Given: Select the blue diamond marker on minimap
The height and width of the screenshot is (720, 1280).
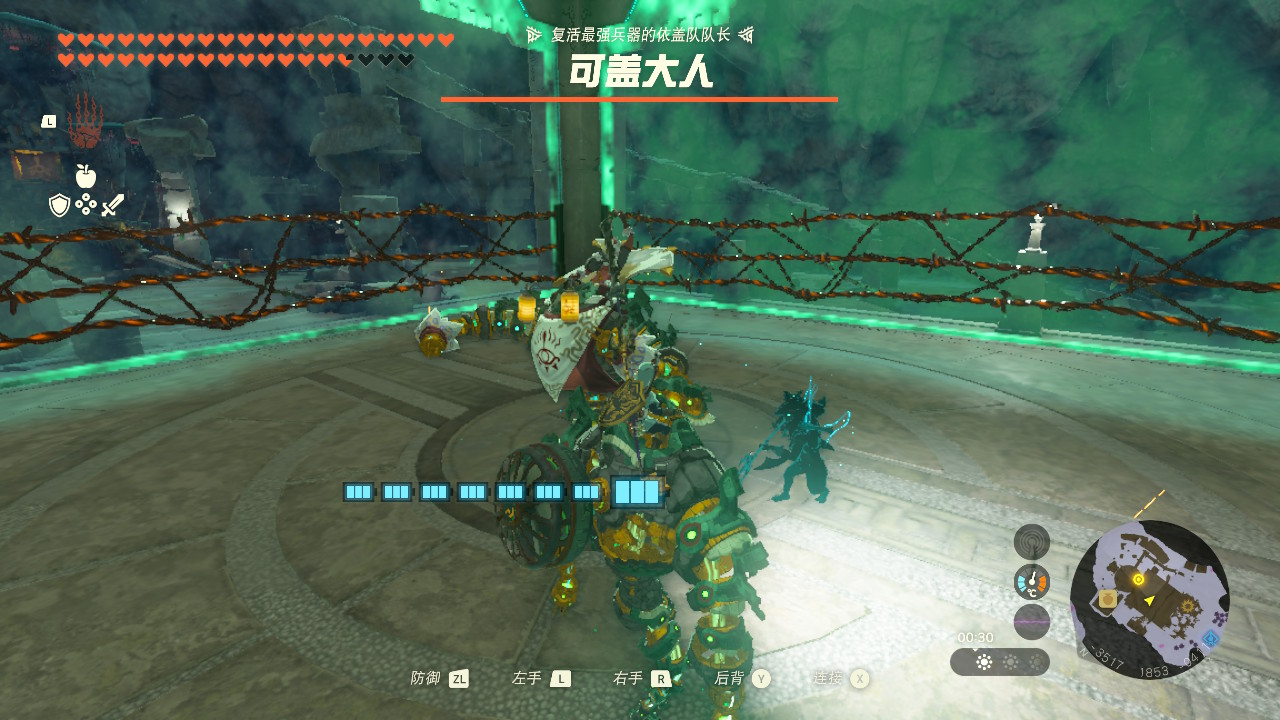Looking at the screenshot, I should click(x=1210, y=638).
